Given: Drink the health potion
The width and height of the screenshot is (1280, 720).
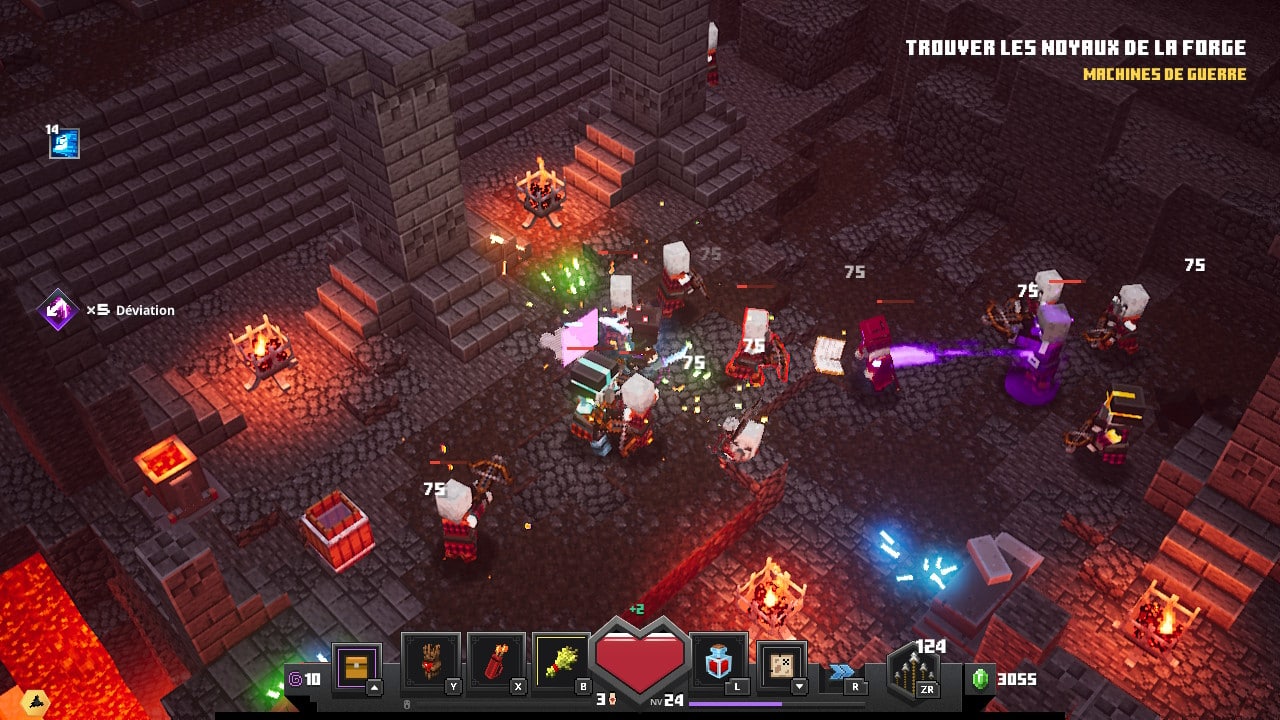Looking at the screenshot, I should click(718, 662).
